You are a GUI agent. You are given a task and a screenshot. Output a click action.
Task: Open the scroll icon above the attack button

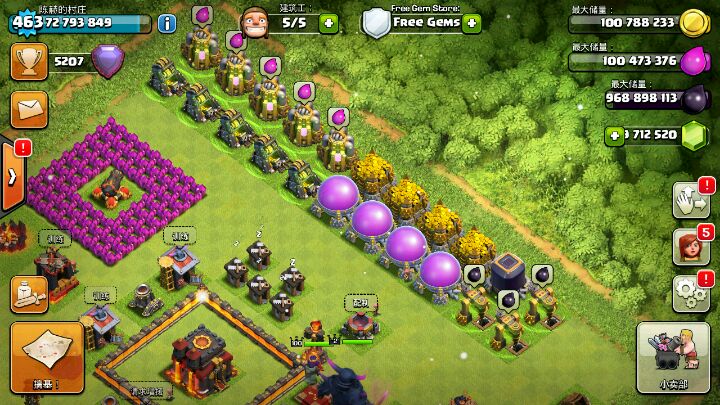point(29,293)
